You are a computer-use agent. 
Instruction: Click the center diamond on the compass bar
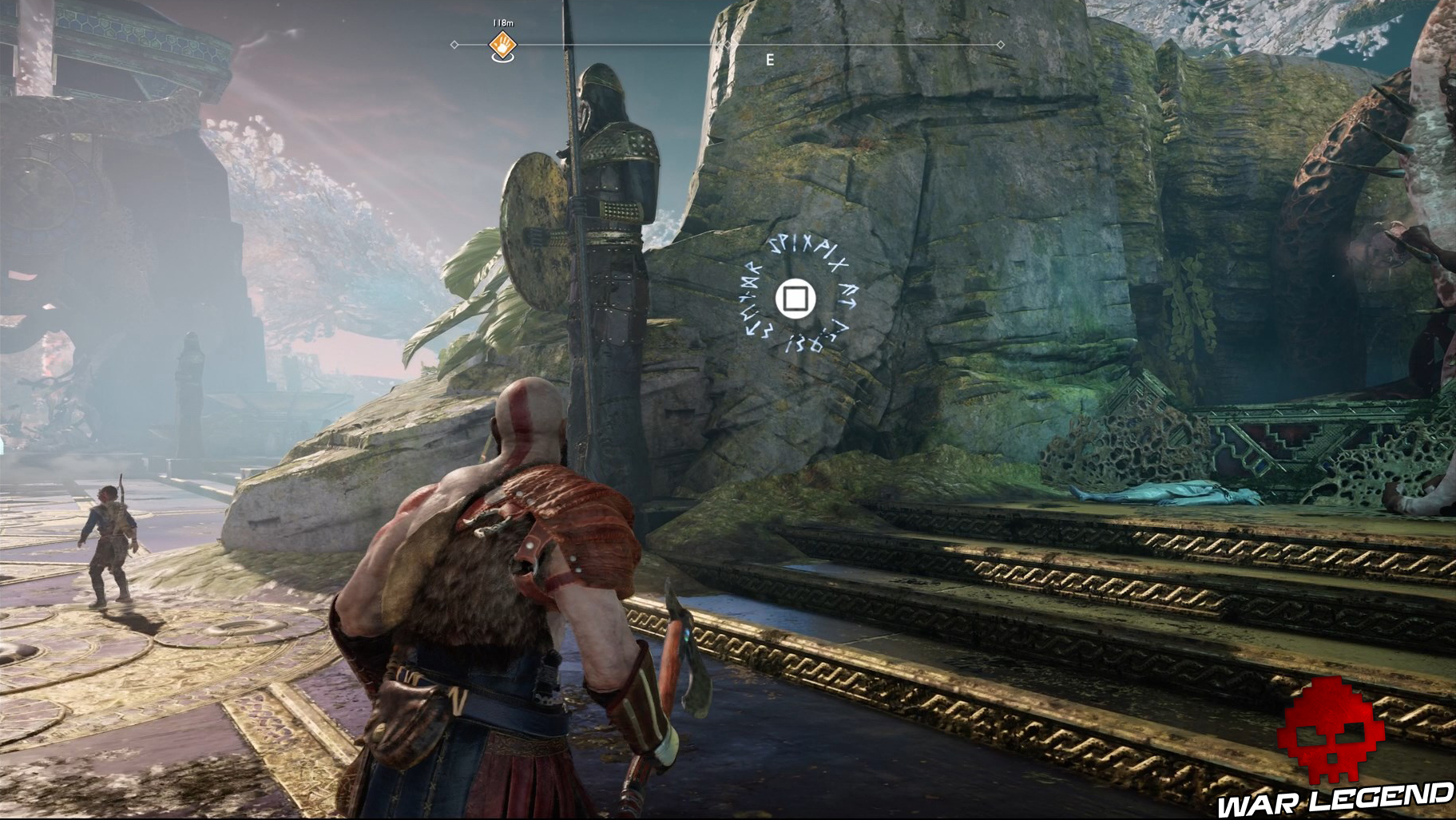[x=727, y=46]
